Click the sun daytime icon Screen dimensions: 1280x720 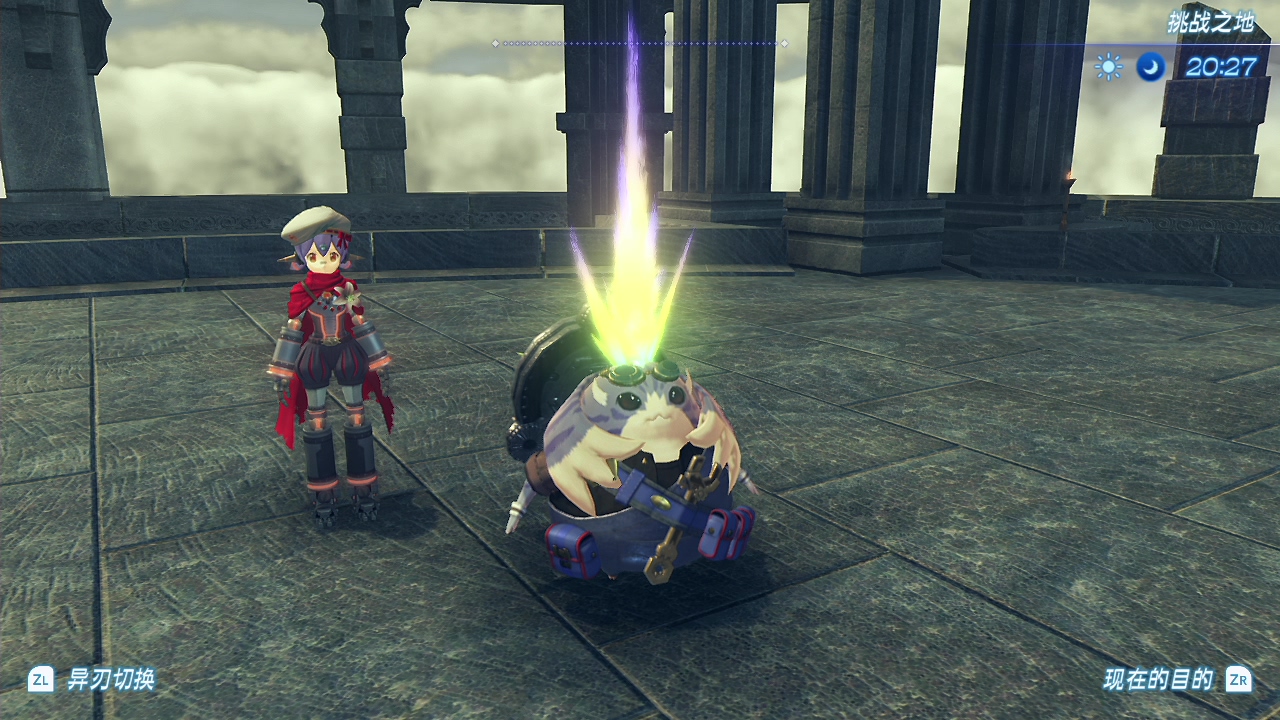click(1108, 67)
